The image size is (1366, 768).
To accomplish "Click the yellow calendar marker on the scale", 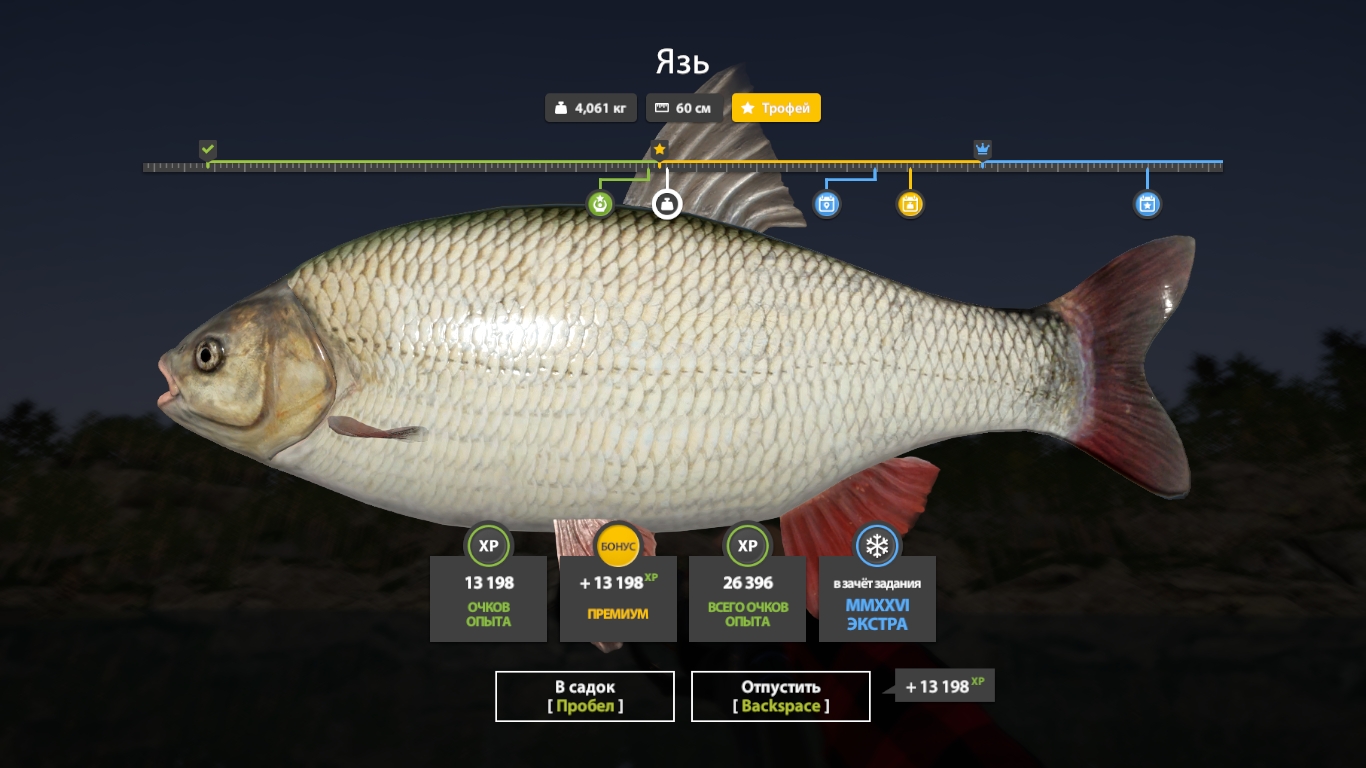I will click(x=910, y=204).
